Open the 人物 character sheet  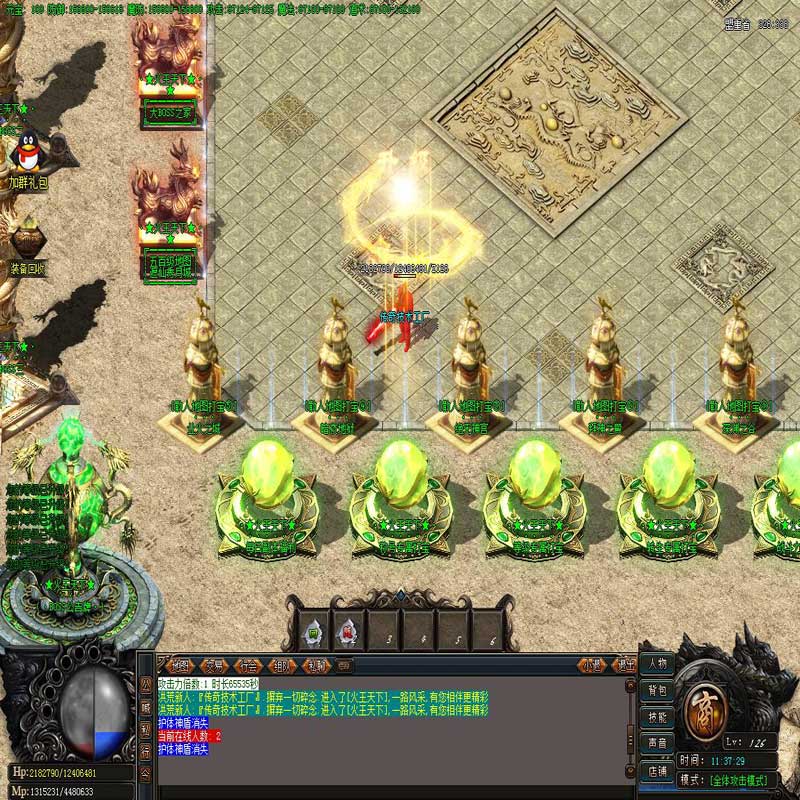coord(657,664)
